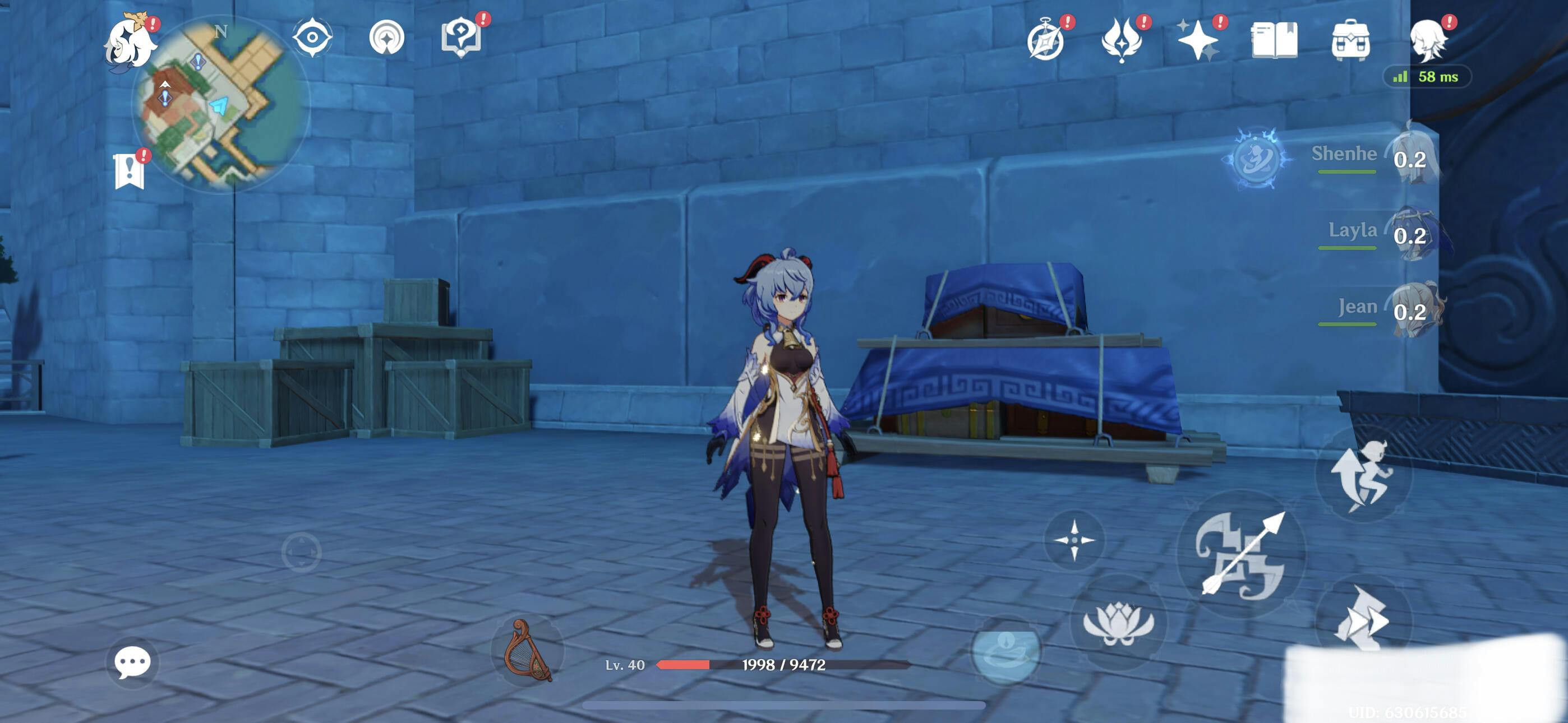Use the Windsong Lyre gadget
1568x723 pixels.
(527, 650)
